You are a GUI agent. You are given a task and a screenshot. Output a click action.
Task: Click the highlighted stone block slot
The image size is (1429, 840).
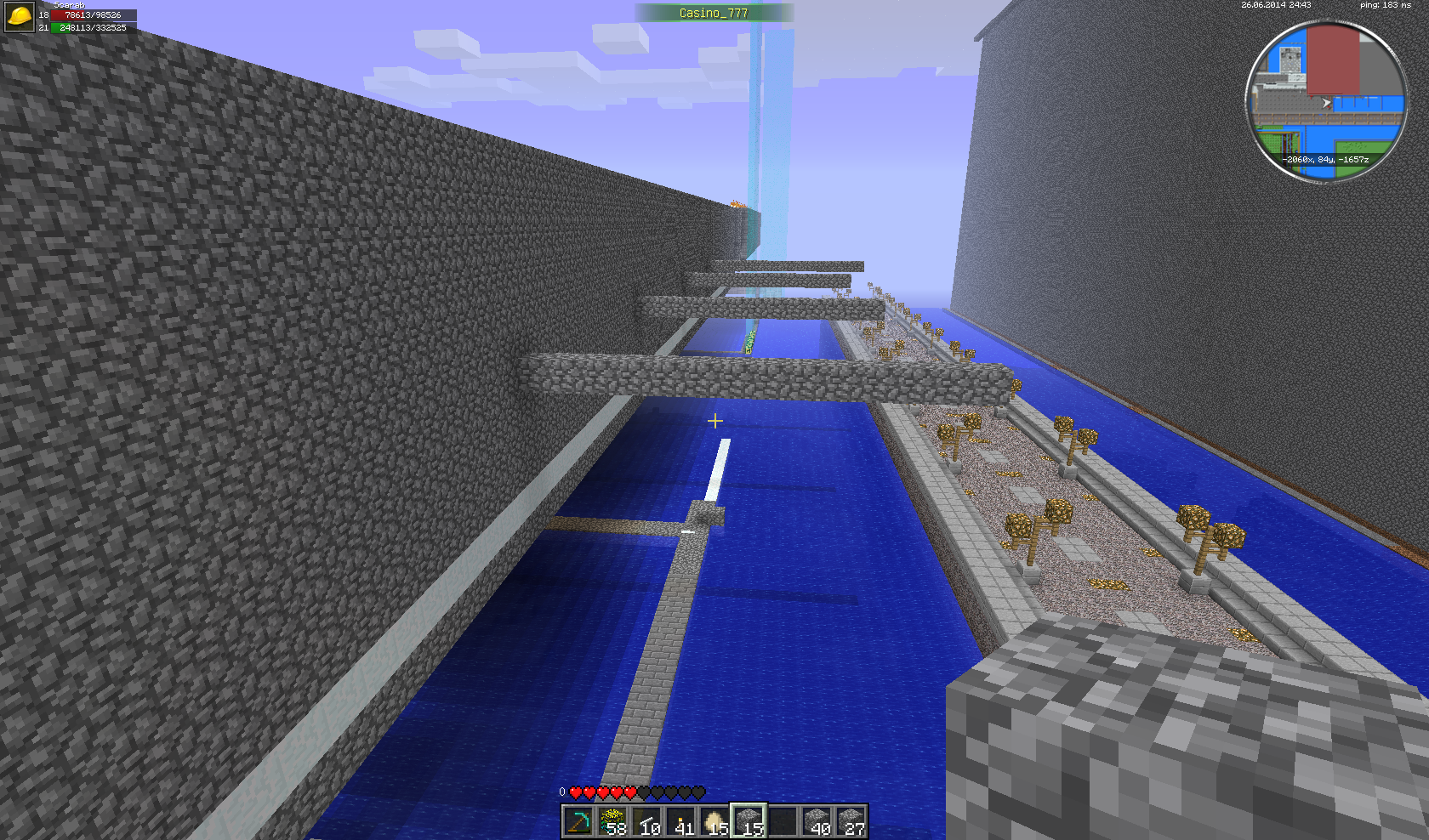(749, 822)
